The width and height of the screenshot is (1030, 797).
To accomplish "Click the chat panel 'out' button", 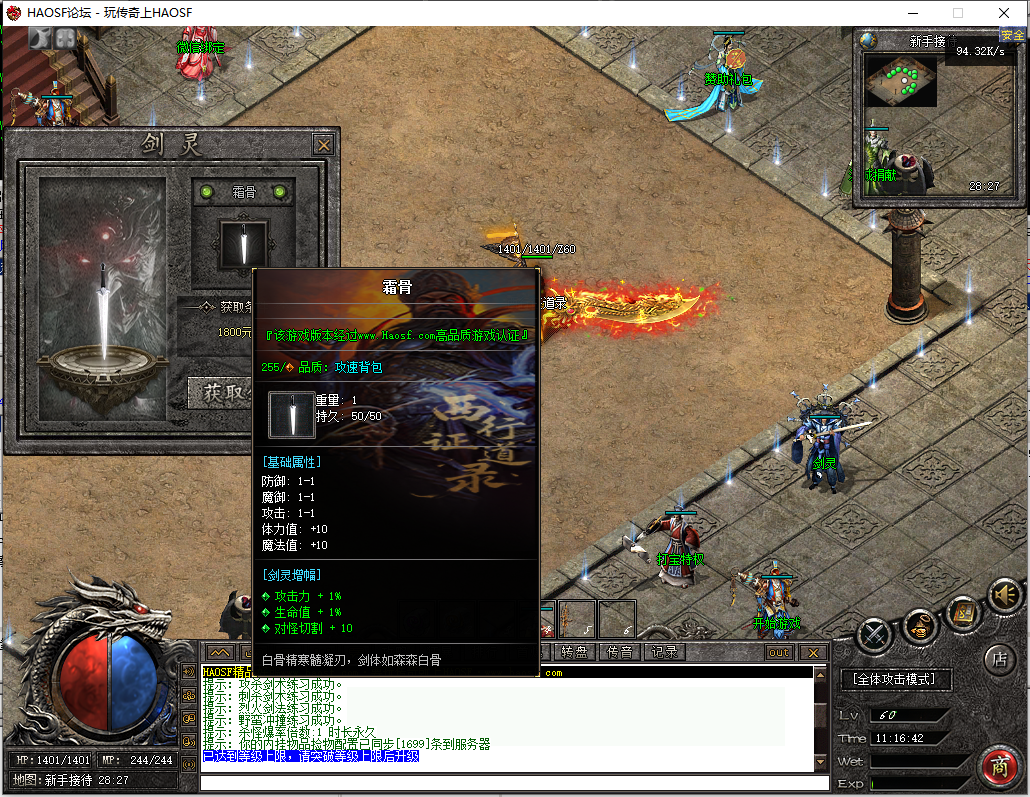I will click(x=778, y=652).
